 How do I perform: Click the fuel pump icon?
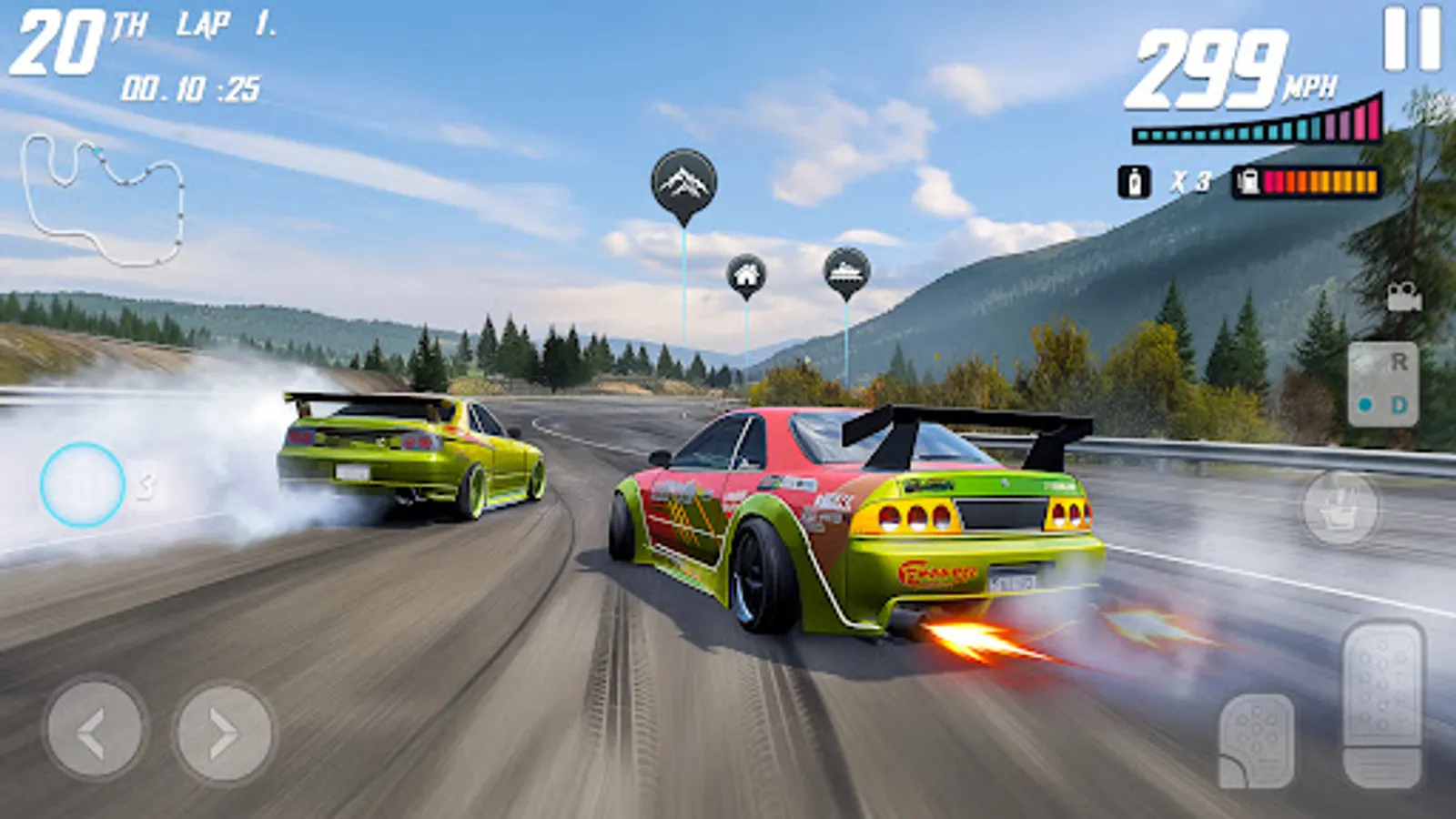point(1245,179)
